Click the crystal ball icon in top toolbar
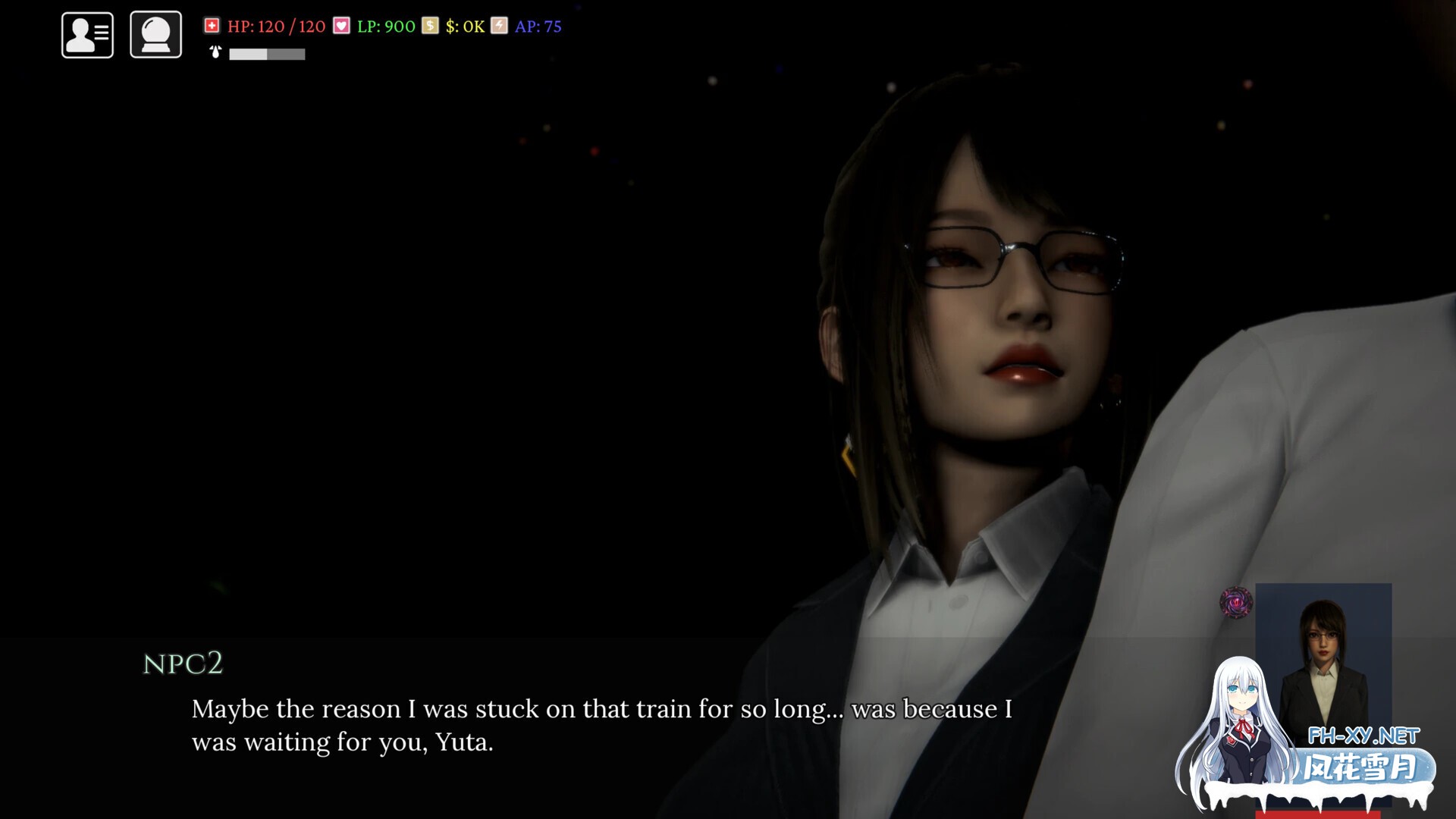This screenshot has height=819, width=1456. (155, 34)
